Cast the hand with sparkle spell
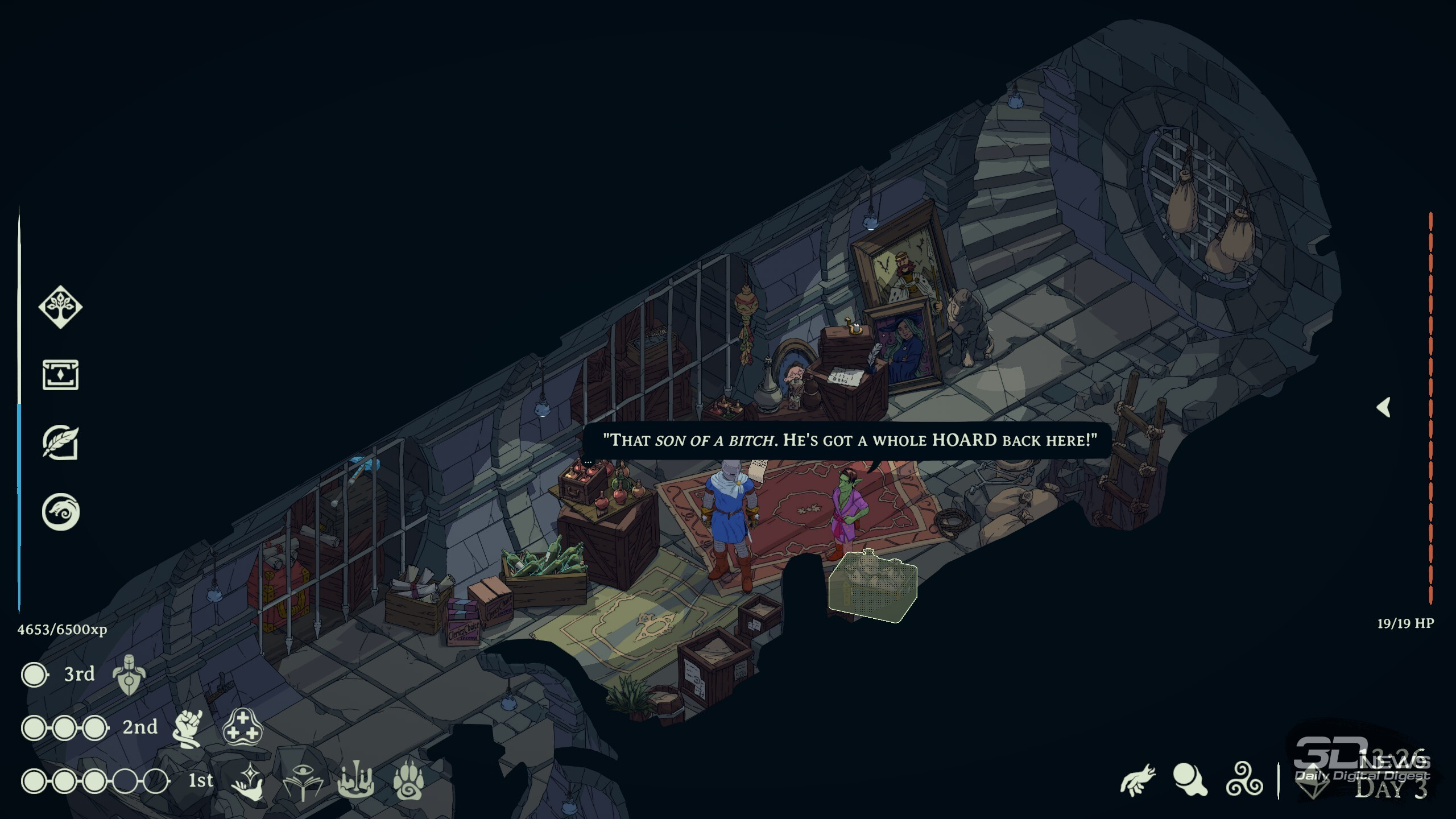Viewport: 1456px width, 819px height. pos(249,781)
